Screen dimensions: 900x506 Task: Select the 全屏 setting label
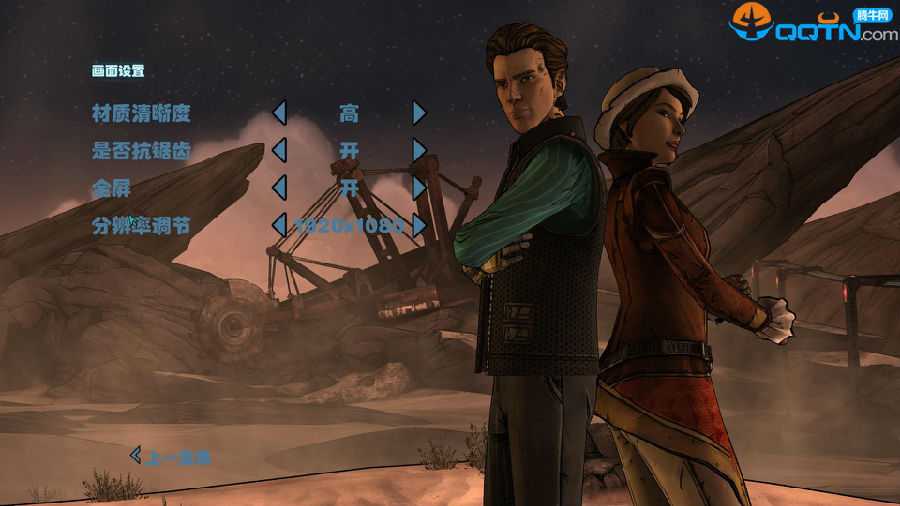(110, 188)
